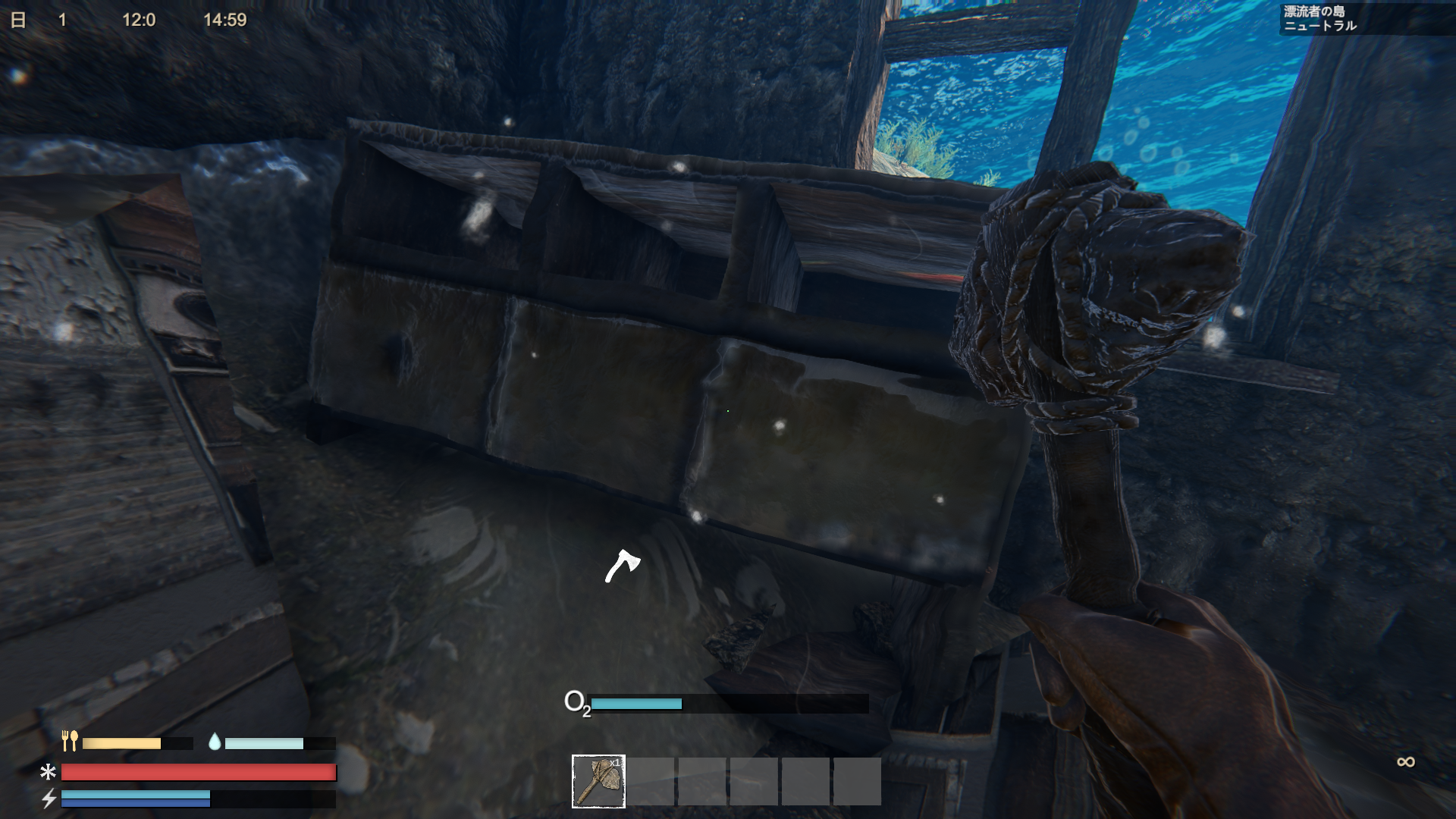Select the stone axe hotbar slot
Image resolution: width=1456 pixels, height=819 pixels.
(598, 781)
